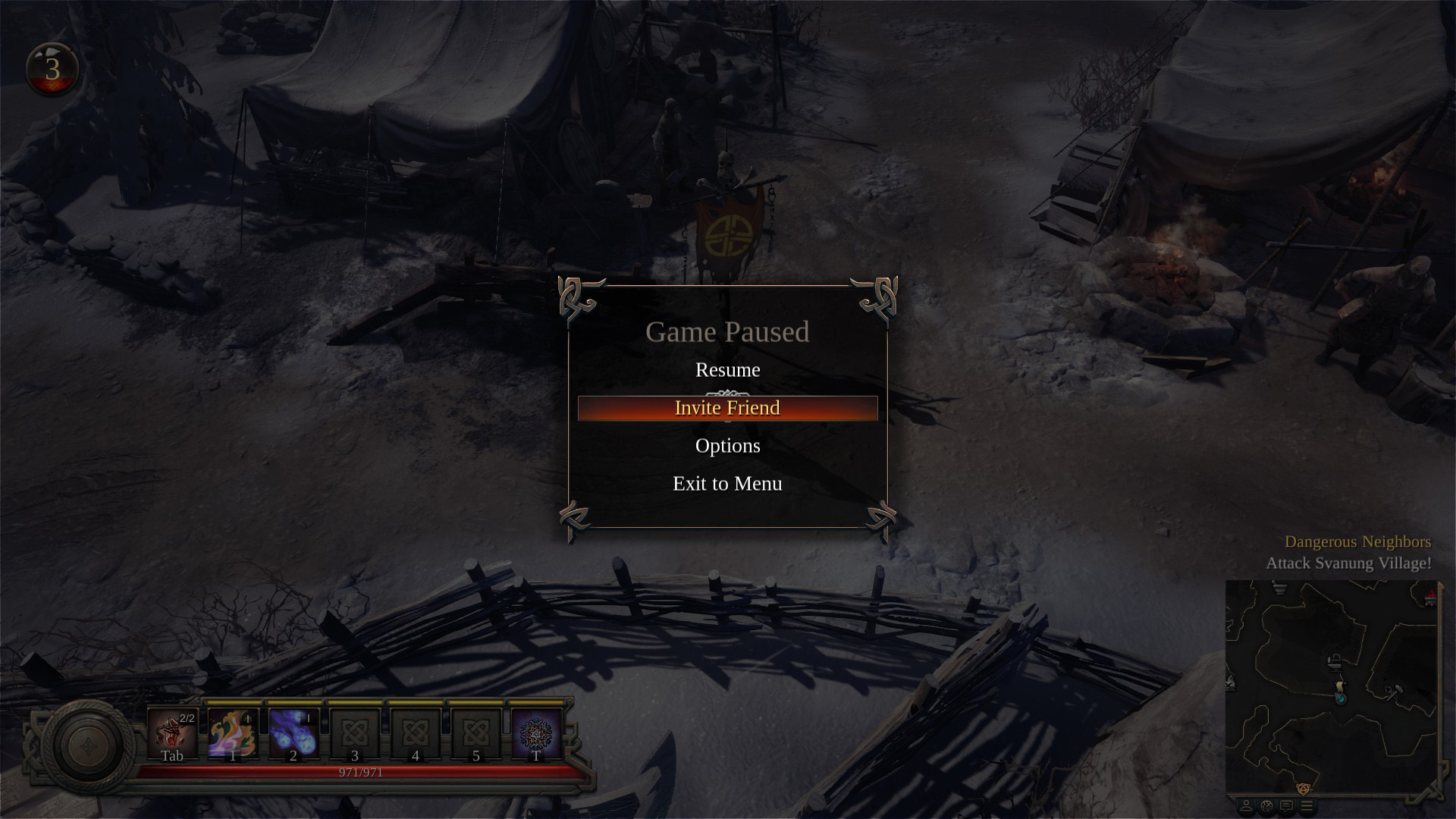Resume the paused game
This screenshot has width=1456, height=819.
coord(727,370)
